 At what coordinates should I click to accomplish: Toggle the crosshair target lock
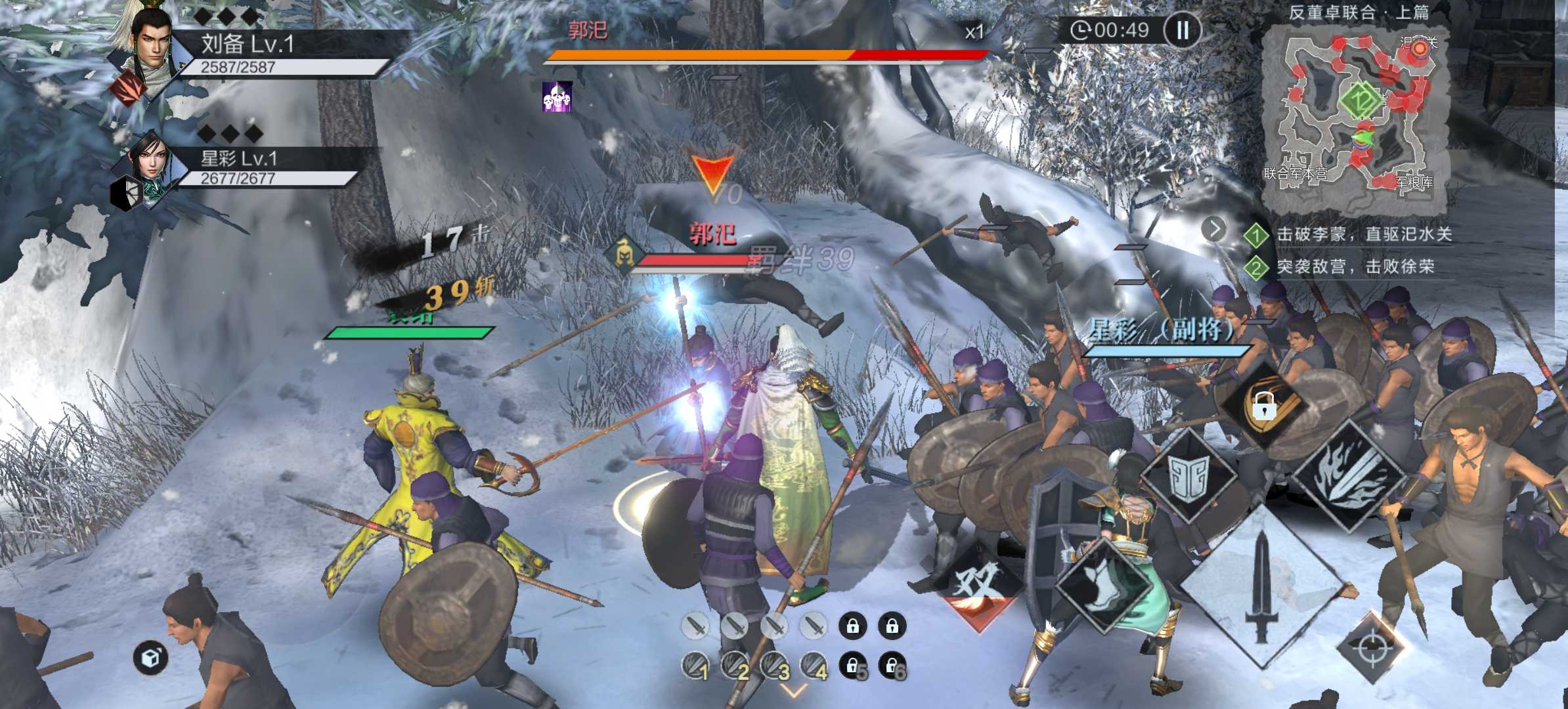tap(1372, 648)
